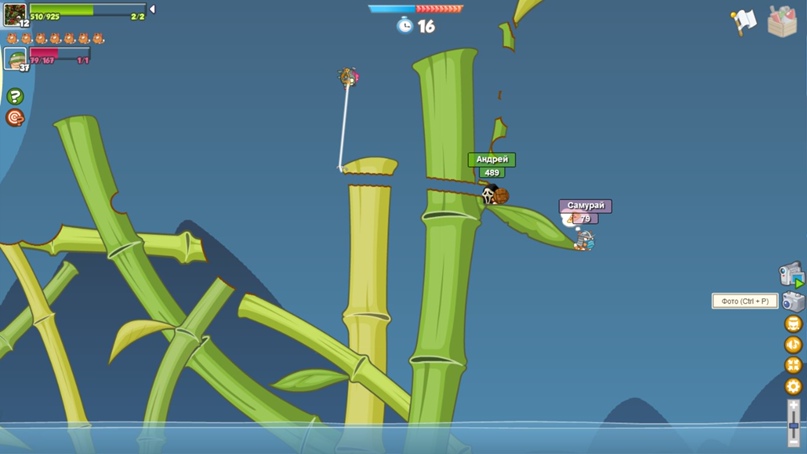Take a screenshot with the photo camera

[x=793, y=301]
